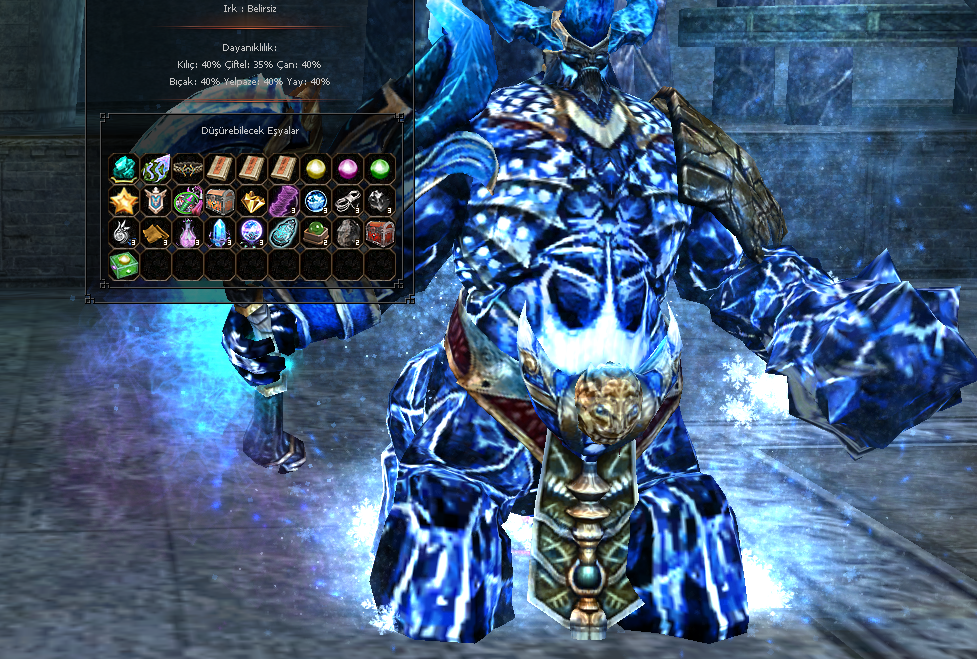
Task: Select the green pearl drop item
Action: tap(380, 169)
